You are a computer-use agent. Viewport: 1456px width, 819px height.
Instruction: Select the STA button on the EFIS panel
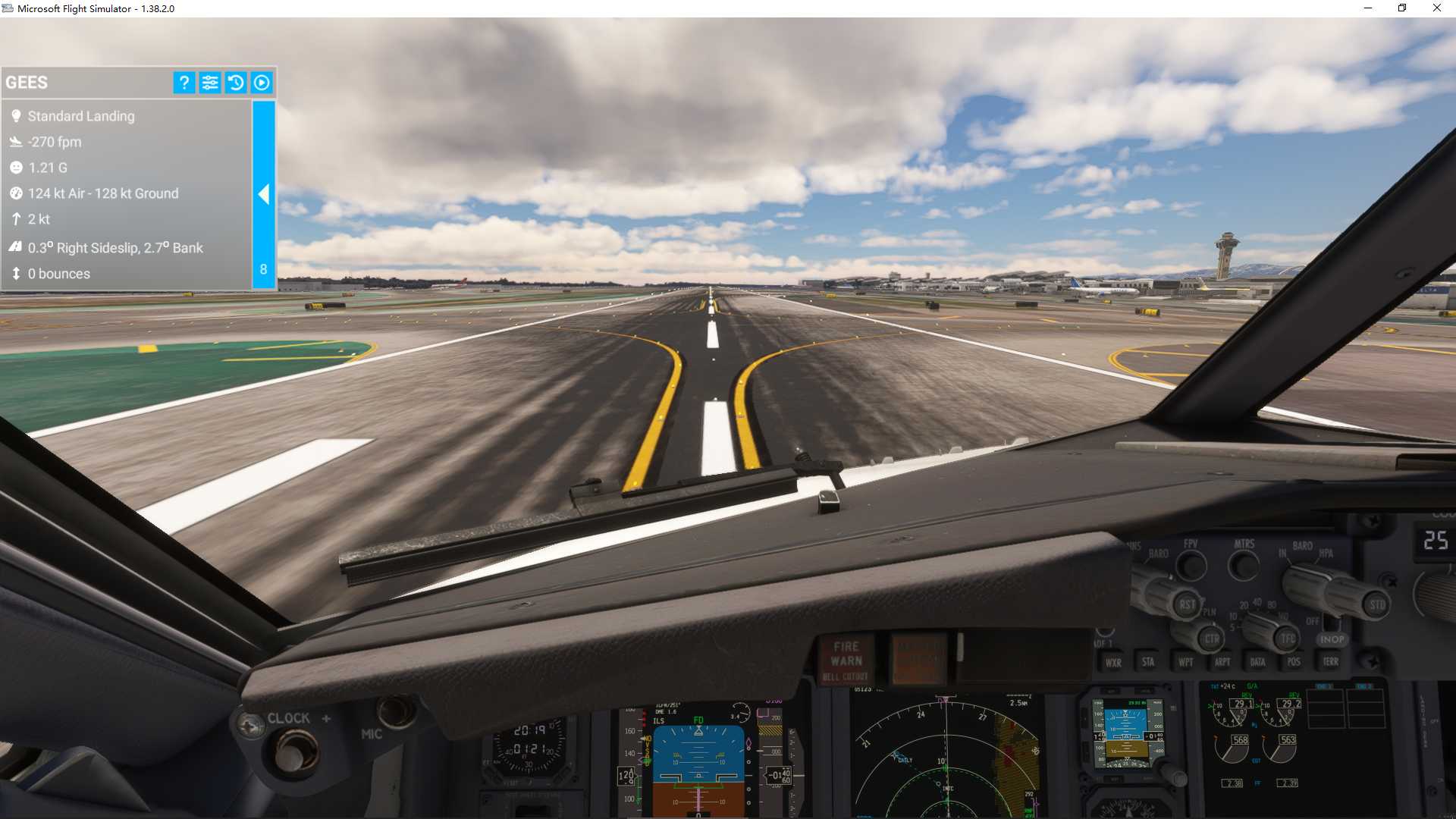pyautogui.click(x=1149, y=662)
